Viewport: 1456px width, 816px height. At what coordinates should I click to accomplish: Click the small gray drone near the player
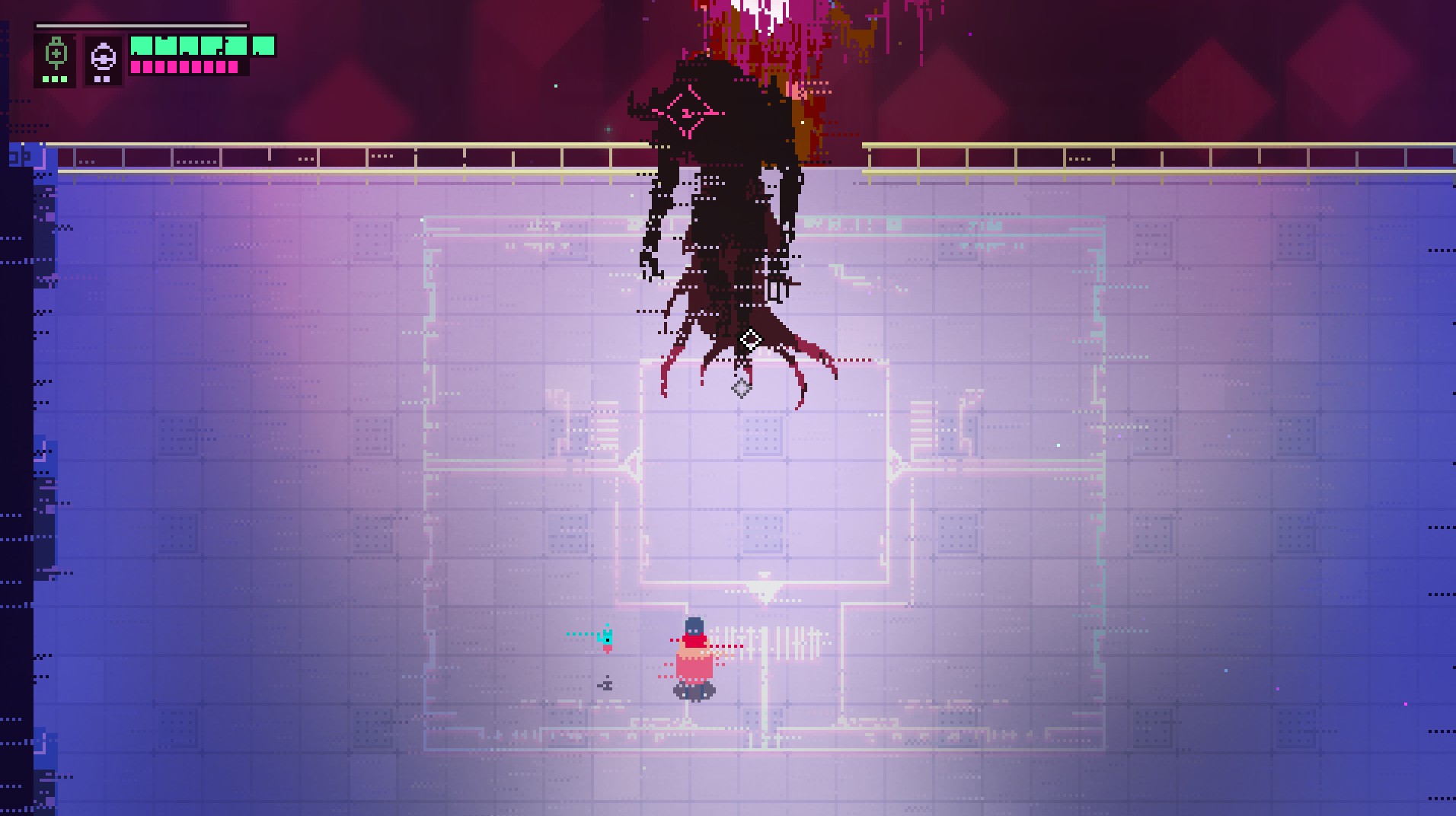point(607,685)
